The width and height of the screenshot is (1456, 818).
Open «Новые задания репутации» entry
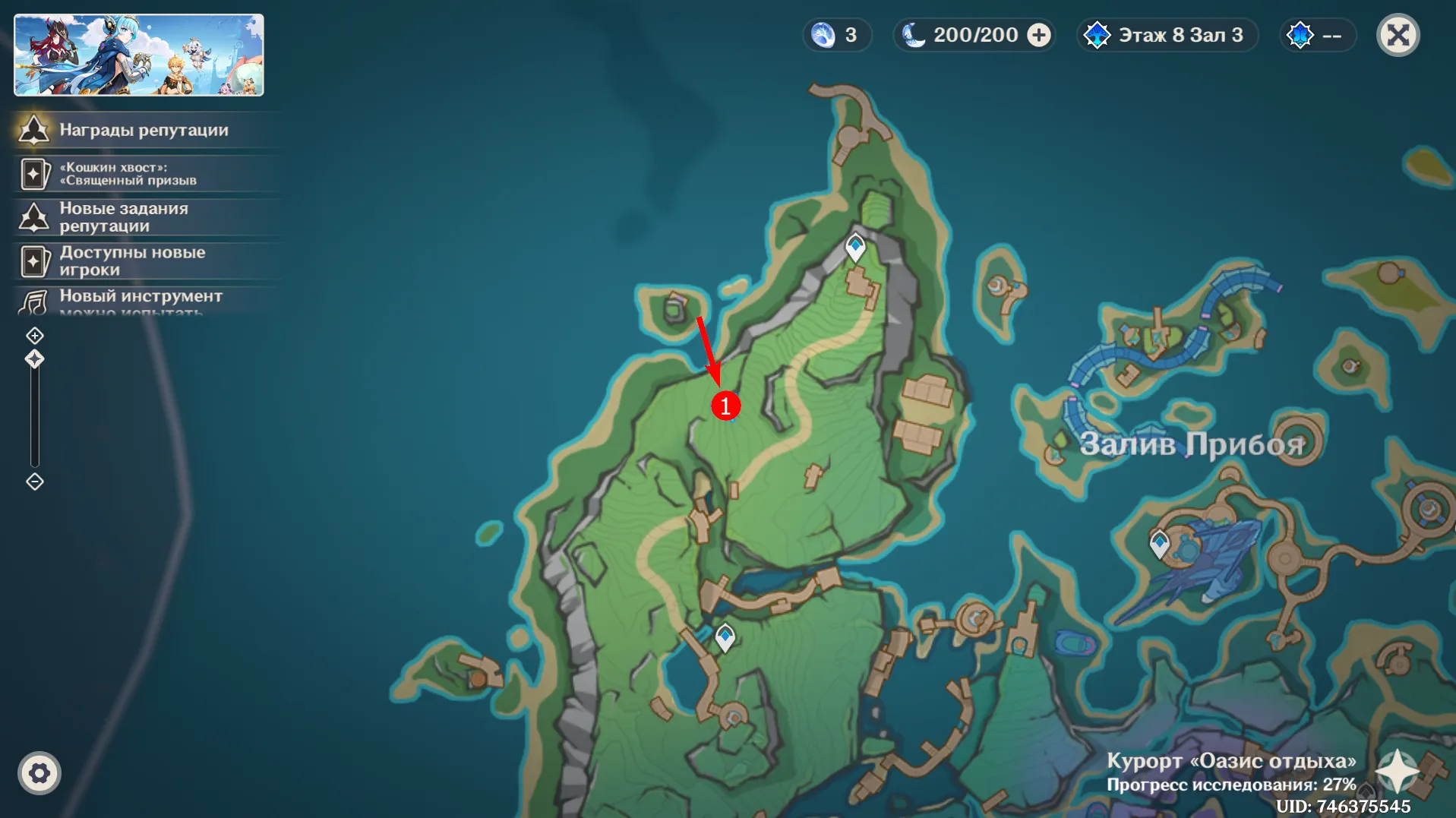click(125, 217)
